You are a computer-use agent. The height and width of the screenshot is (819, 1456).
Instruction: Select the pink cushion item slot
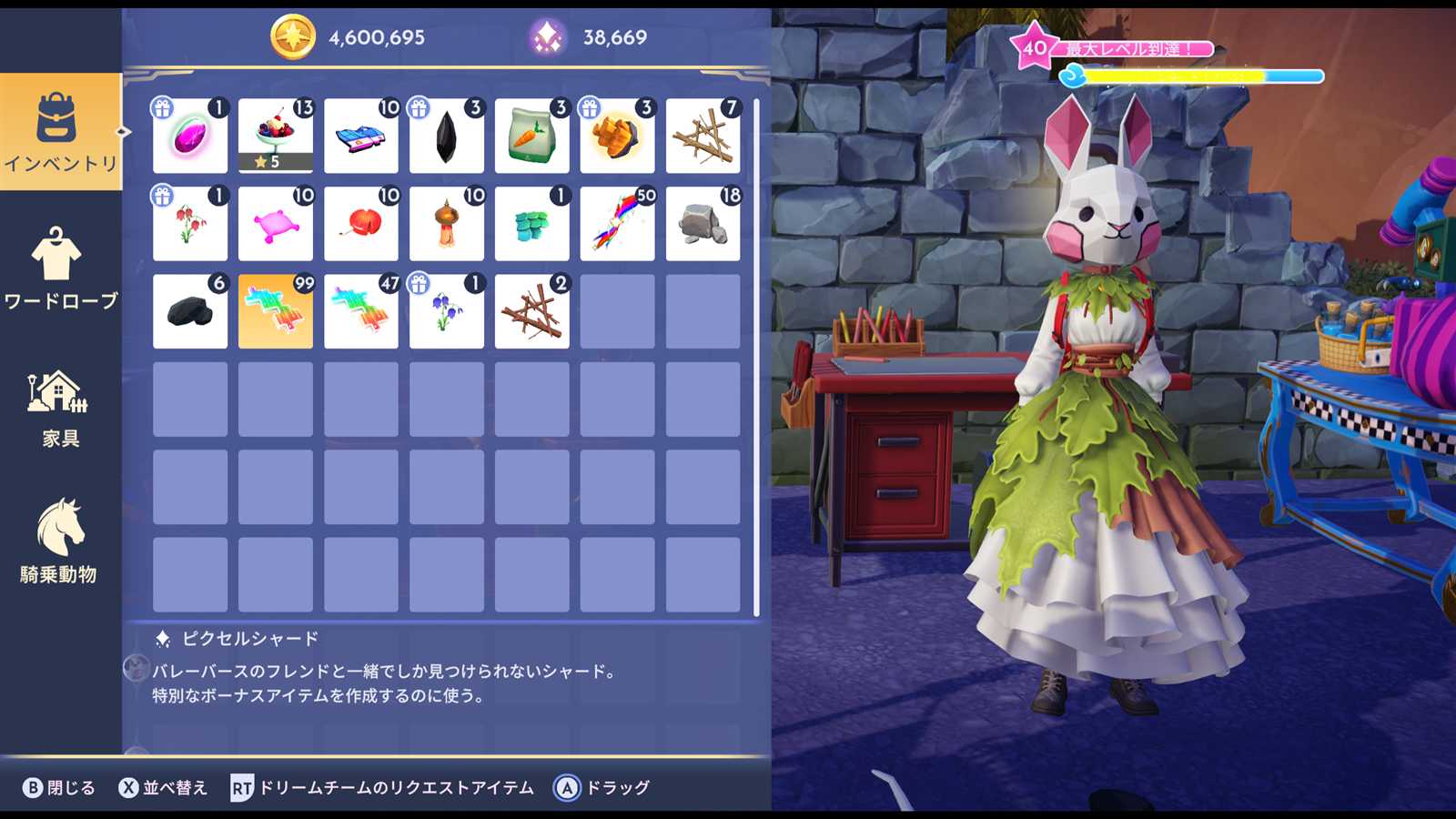click(275, 224)
